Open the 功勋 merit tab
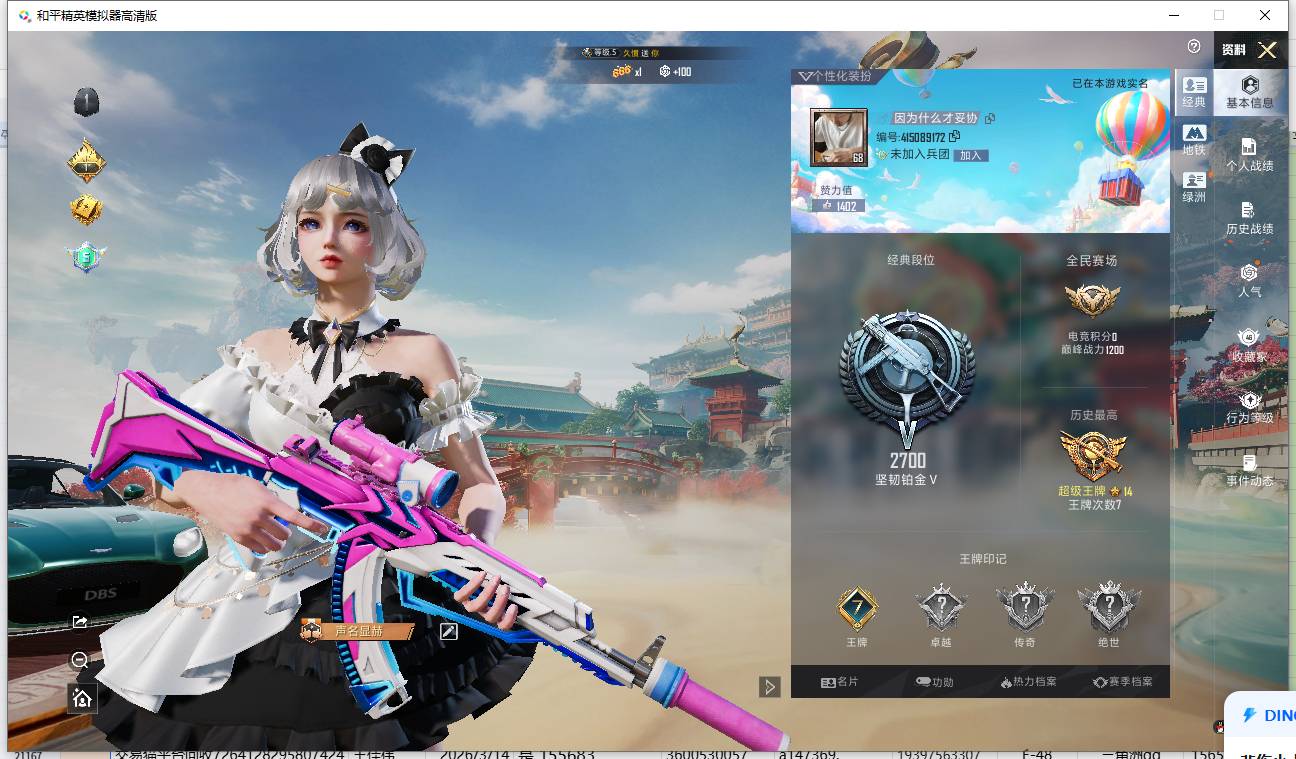 (x=934, y=682)
